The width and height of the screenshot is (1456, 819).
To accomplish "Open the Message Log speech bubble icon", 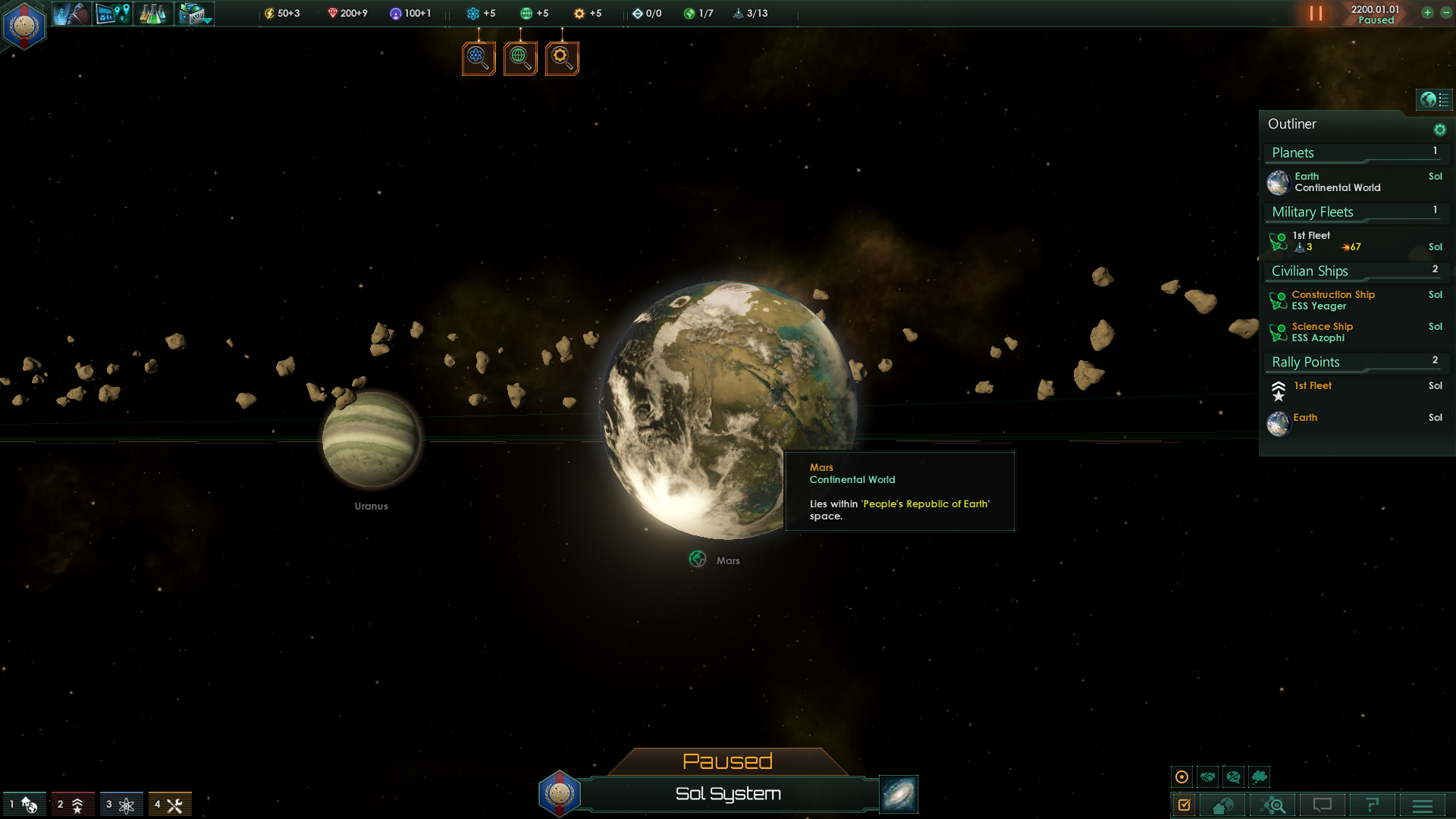I will click(x=1323, y=805).
